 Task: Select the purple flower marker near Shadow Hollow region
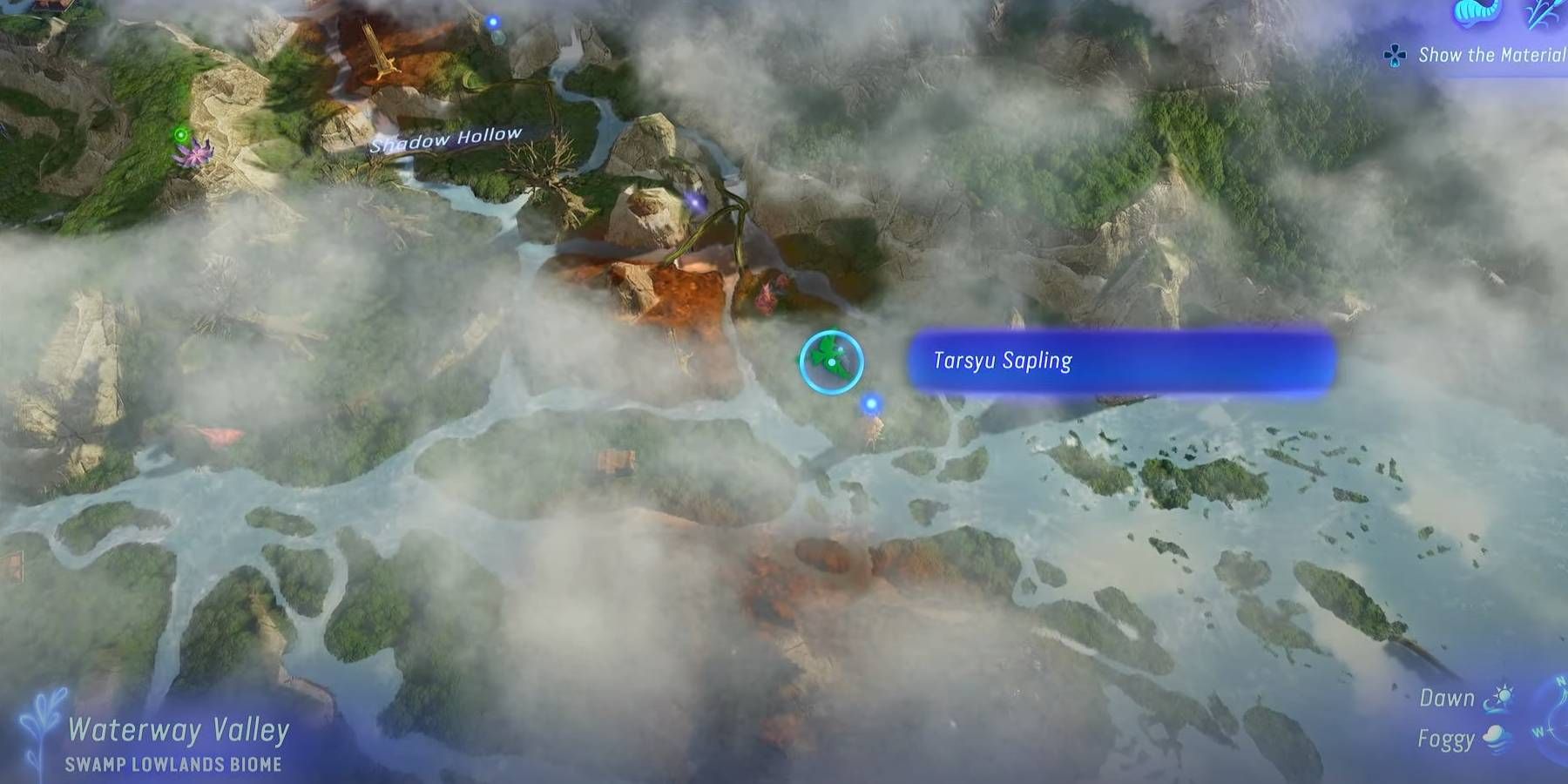coord(196,155)
